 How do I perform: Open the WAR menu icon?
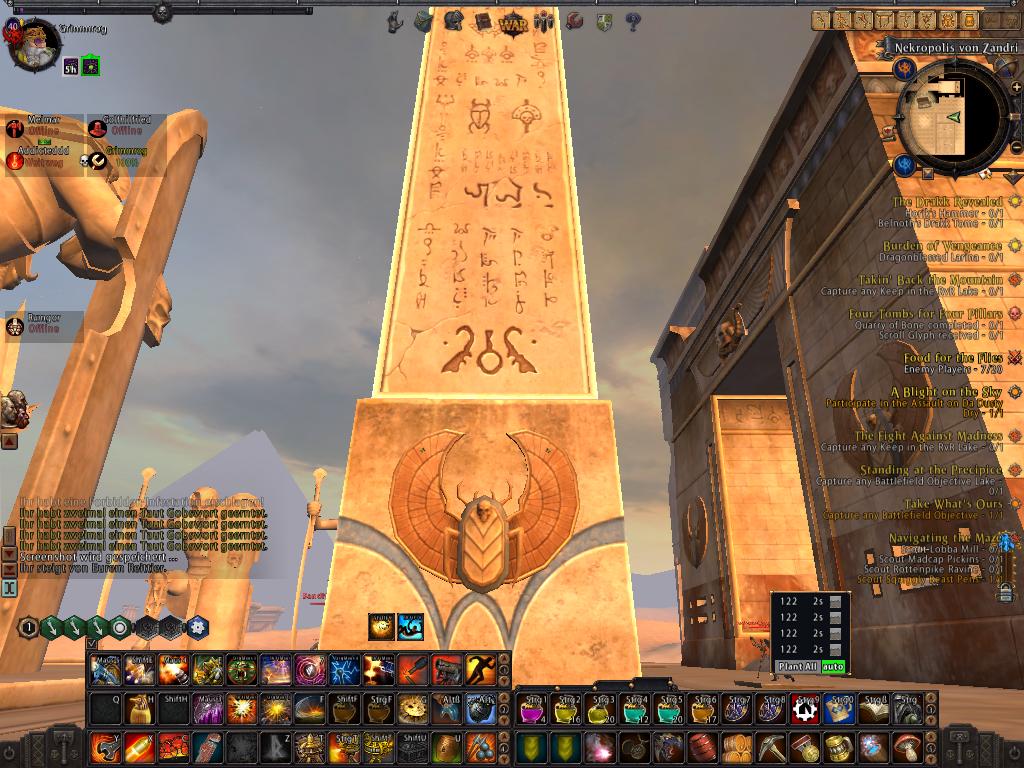513,21
